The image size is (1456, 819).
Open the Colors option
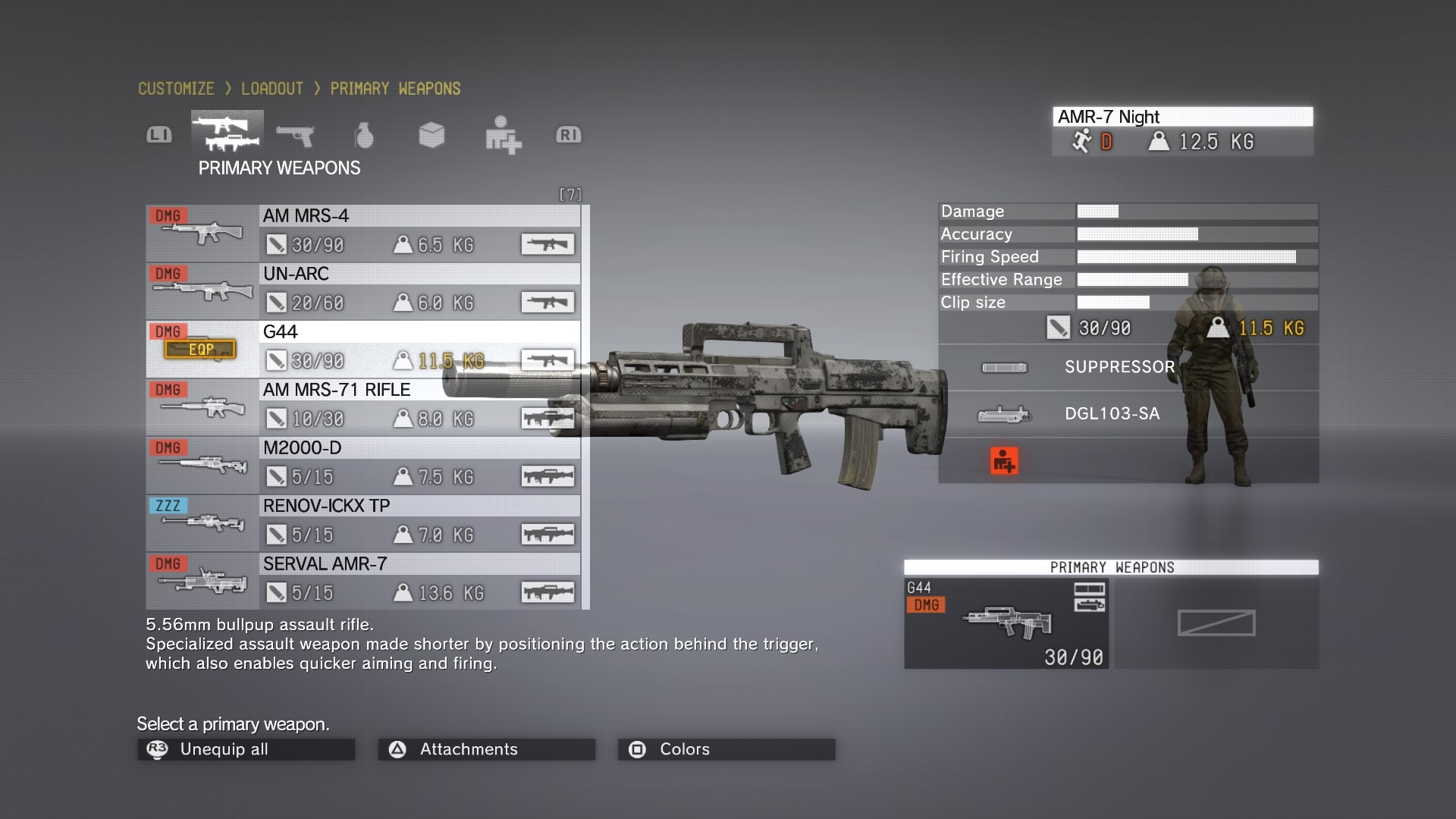pyautogui.click(x=726, y=749)
